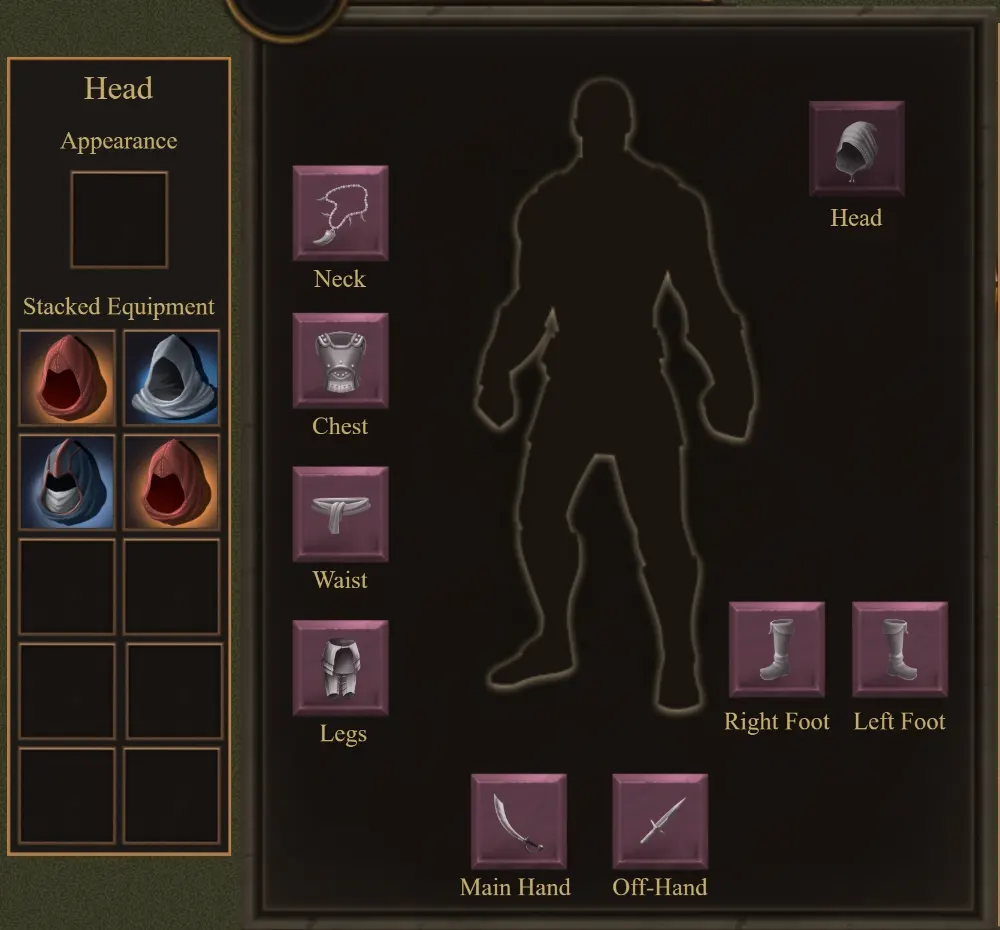This screenshot has height=930, width=1000.
Task: Select the Legs armor slot
Action: pyautogui.click(x=340, y=668)
